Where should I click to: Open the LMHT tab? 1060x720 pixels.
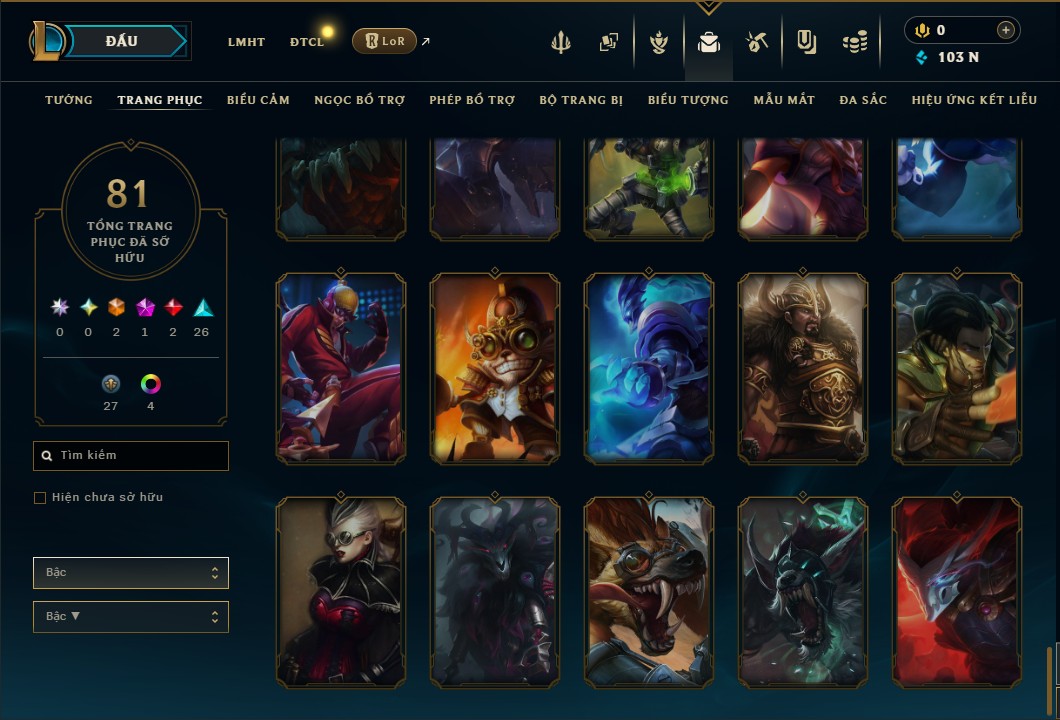pos(246,42)
